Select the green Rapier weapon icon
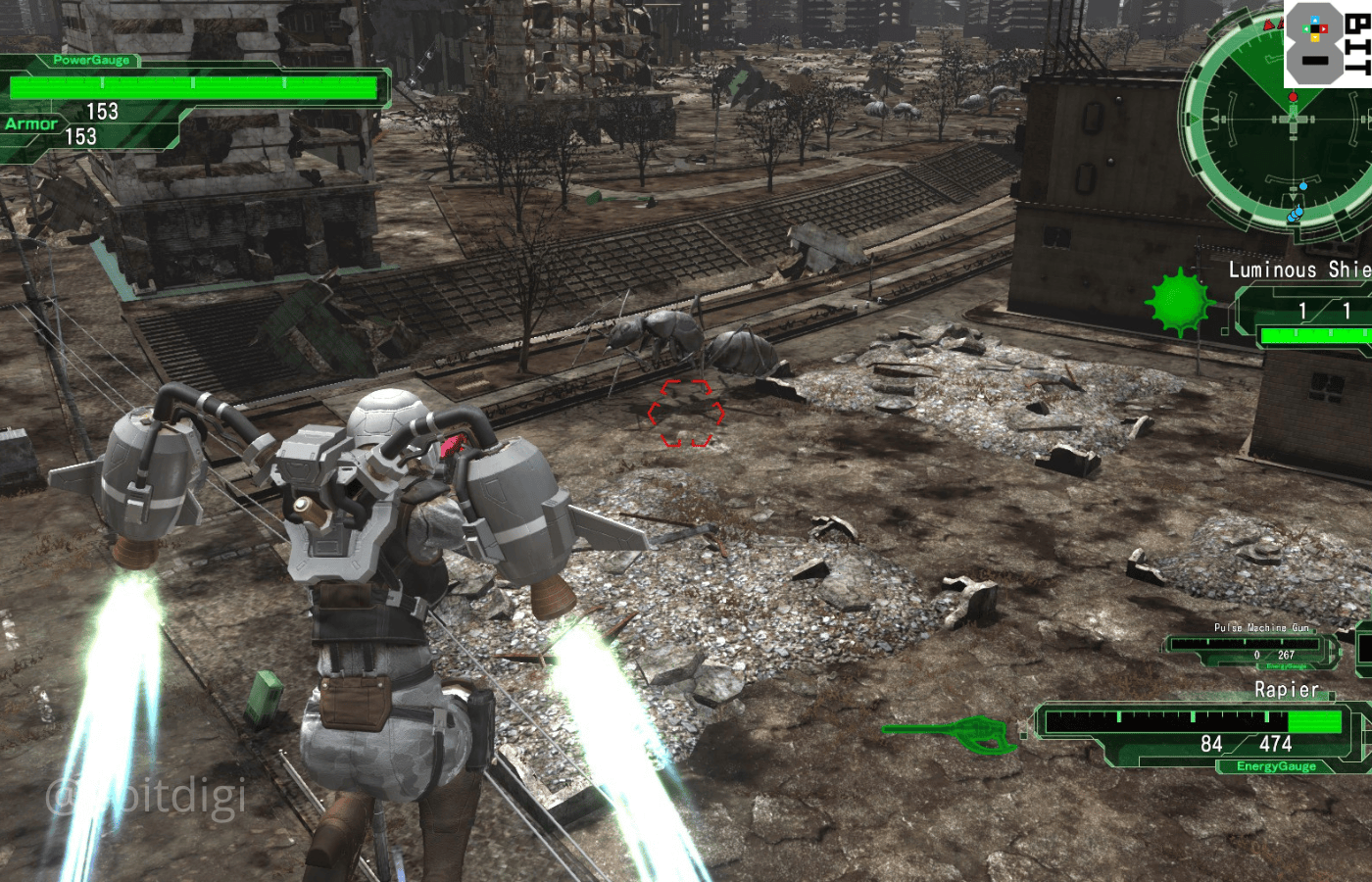Viewport: 1372px width, 882px height. [x=951, y=733]
